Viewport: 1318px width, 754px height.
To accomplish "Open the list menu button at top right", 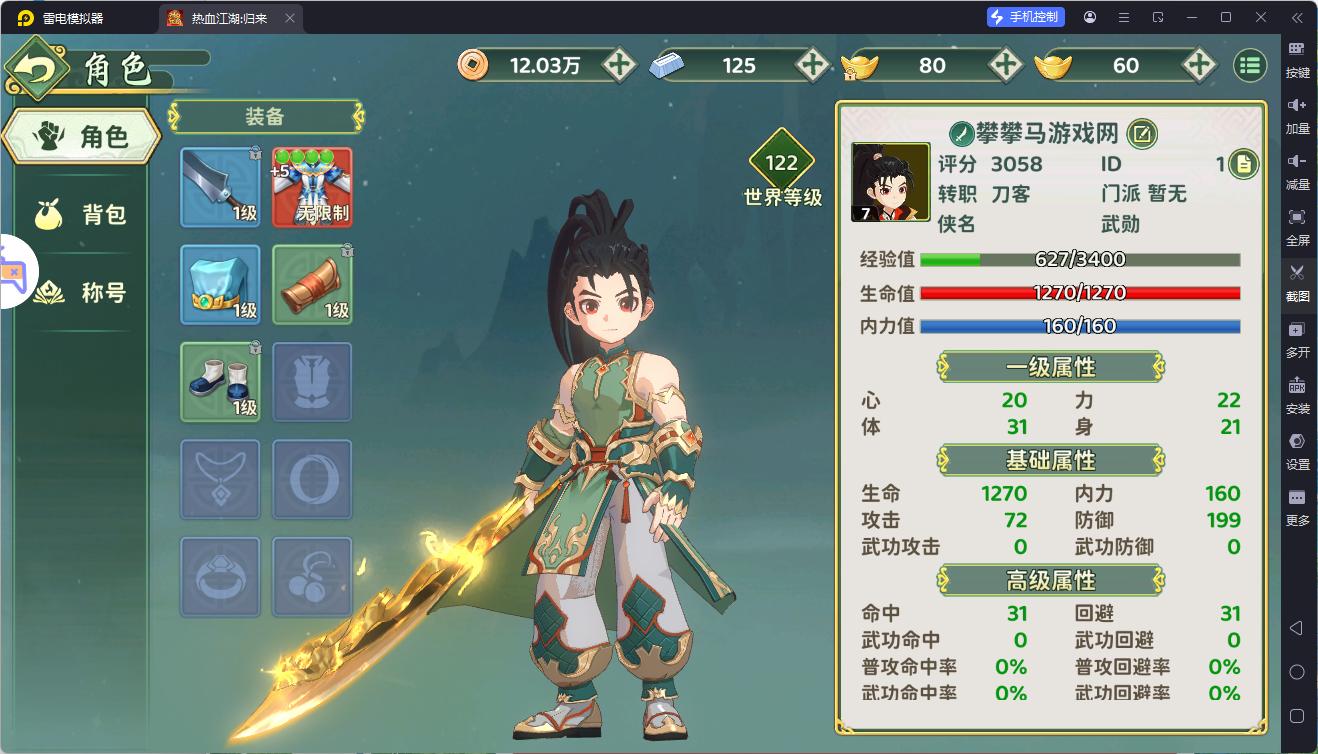I will tap(1249, 65).
